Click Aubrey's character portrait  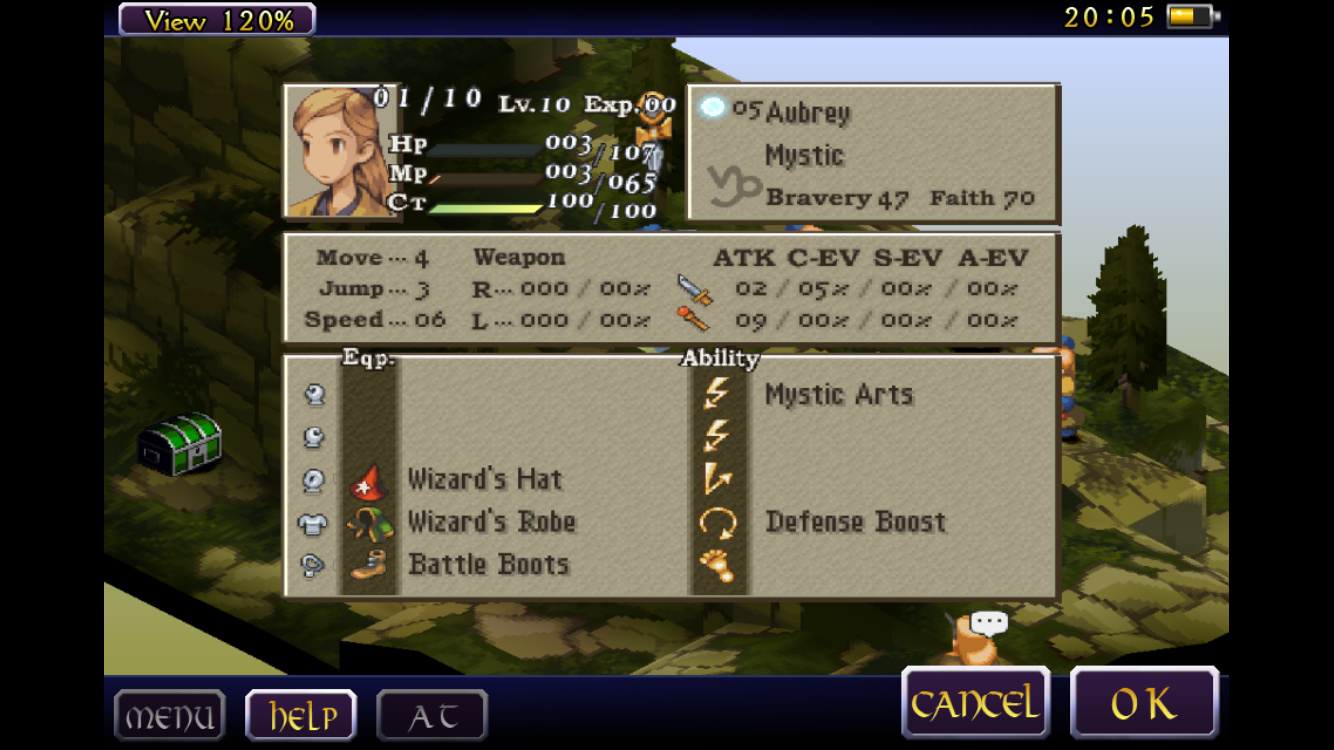click(338, 151)
